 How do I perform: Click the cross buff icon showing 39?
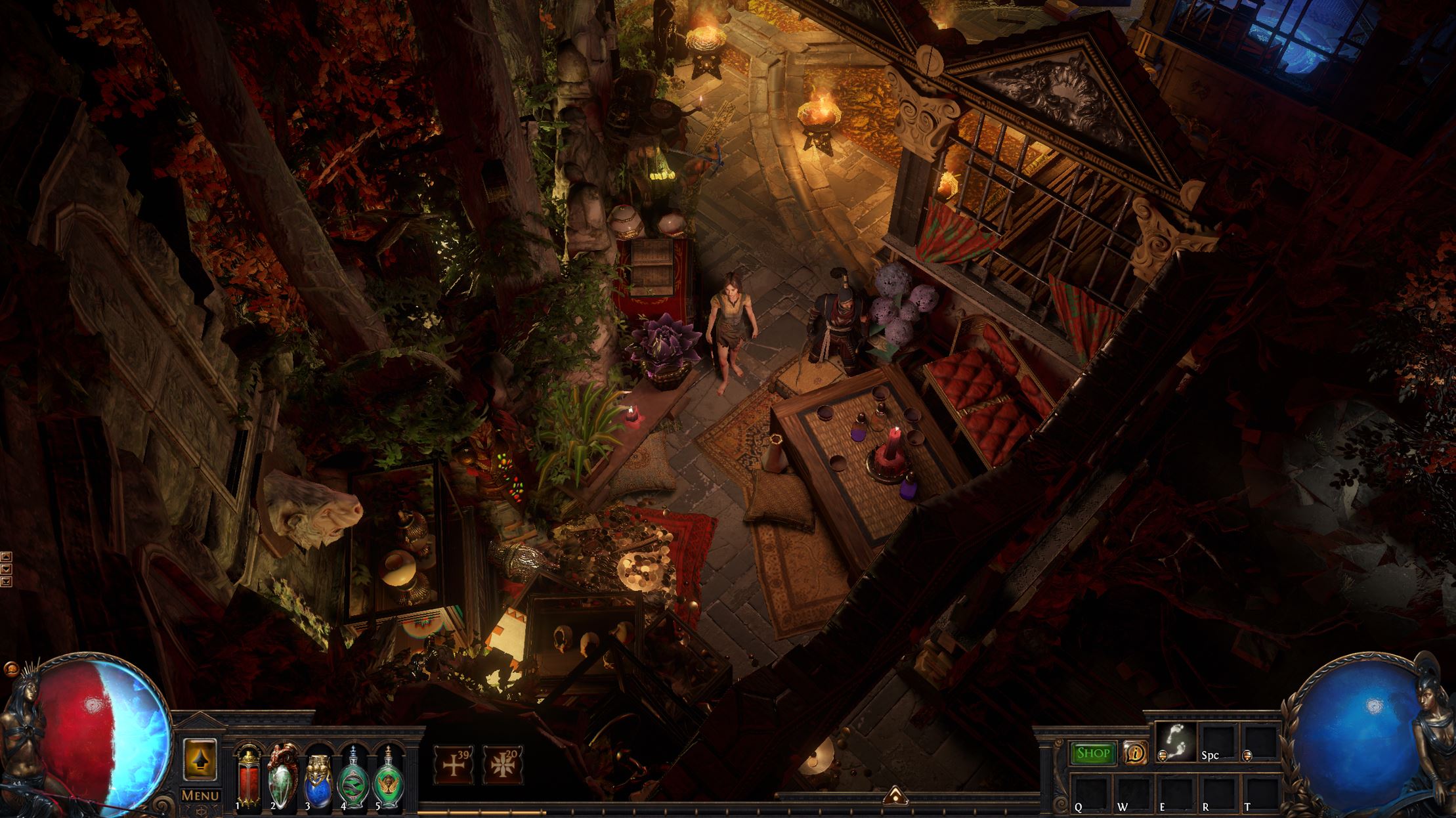tap(454, 765)
